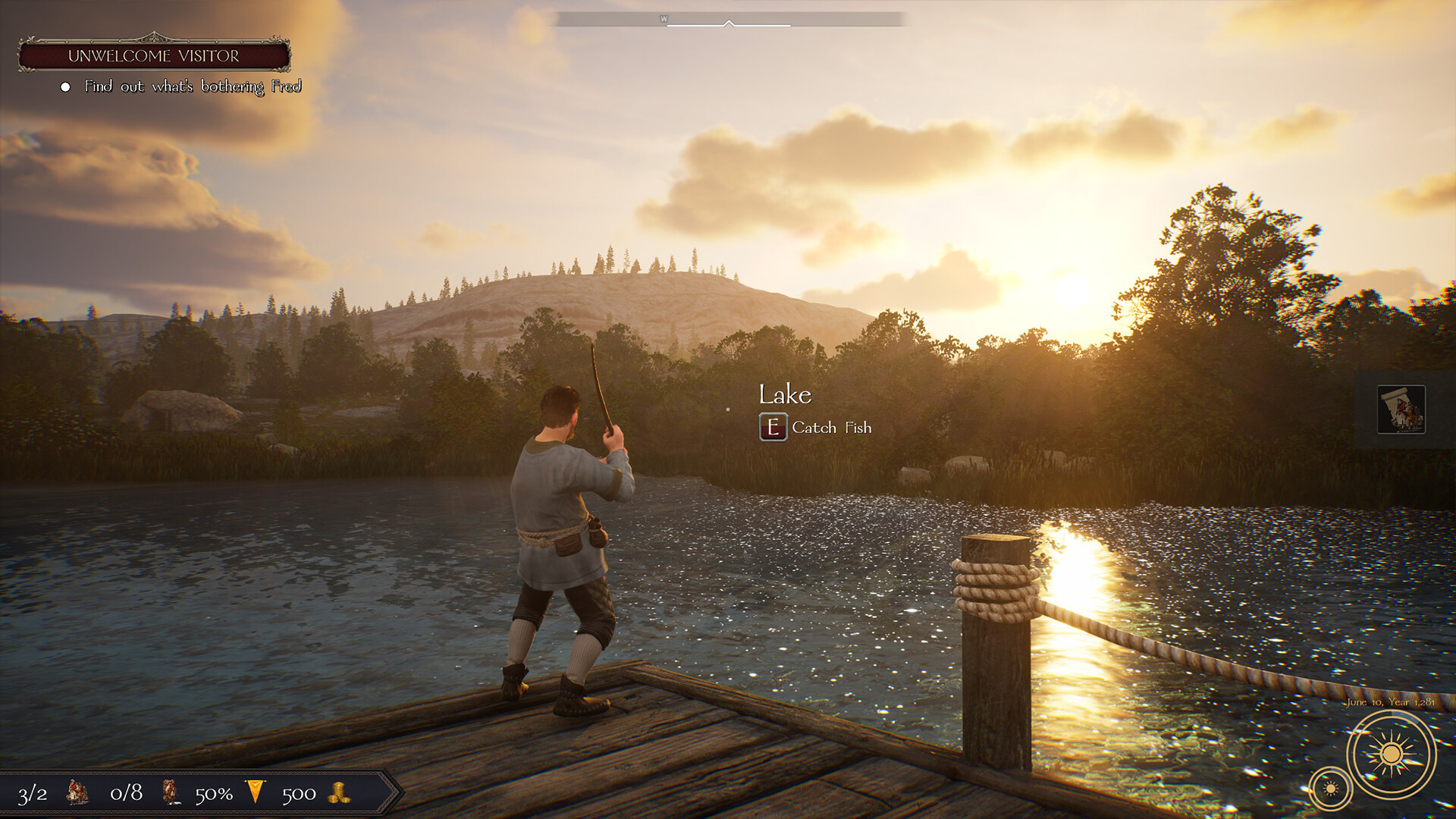Screen dimensions: 1456x819
Task: Expand the Unwelcome Visitor quest banner
Action: [x=155, y=54]
